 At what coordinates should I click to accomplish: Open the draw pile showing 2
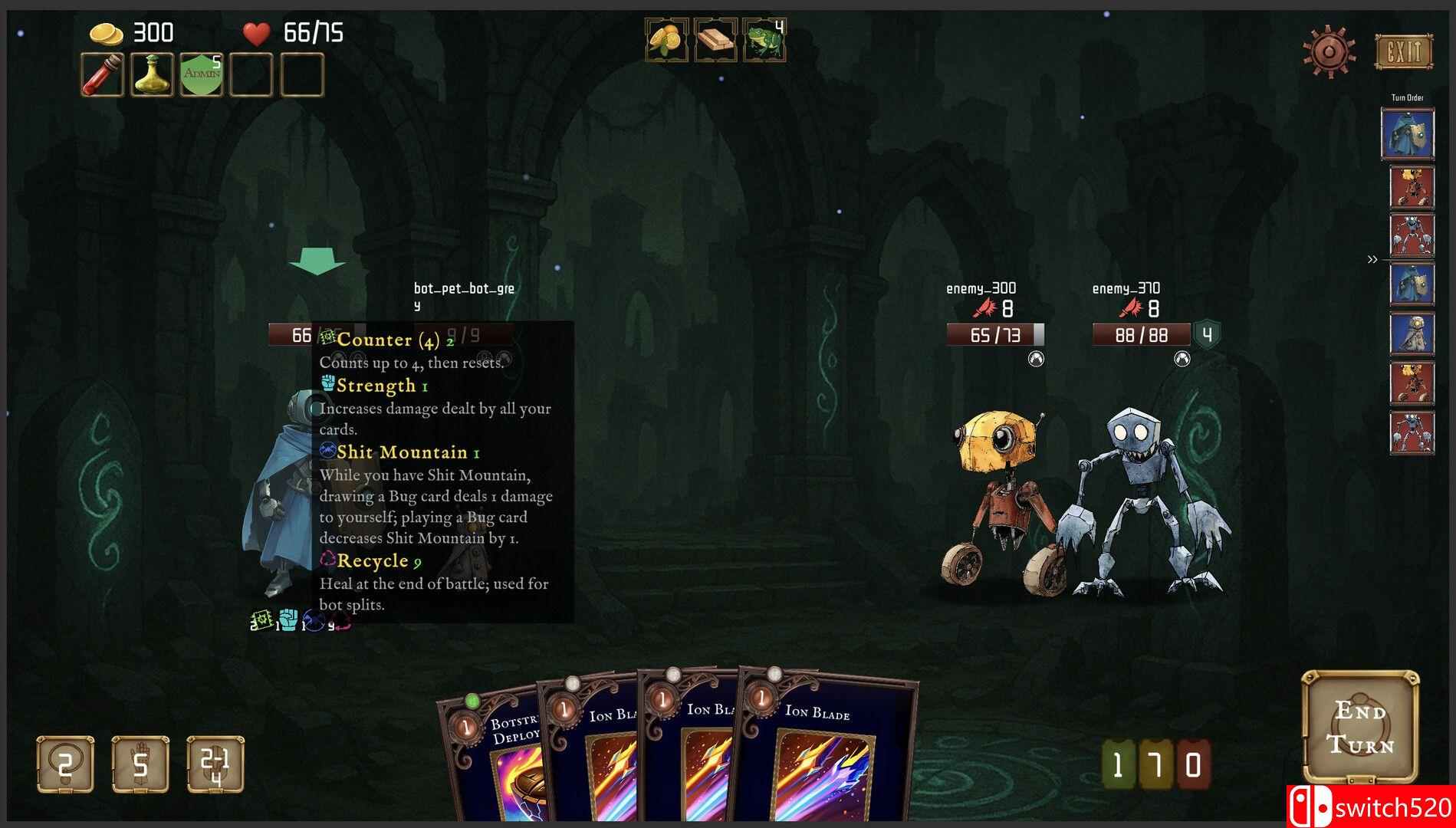[x=65, y=764]
